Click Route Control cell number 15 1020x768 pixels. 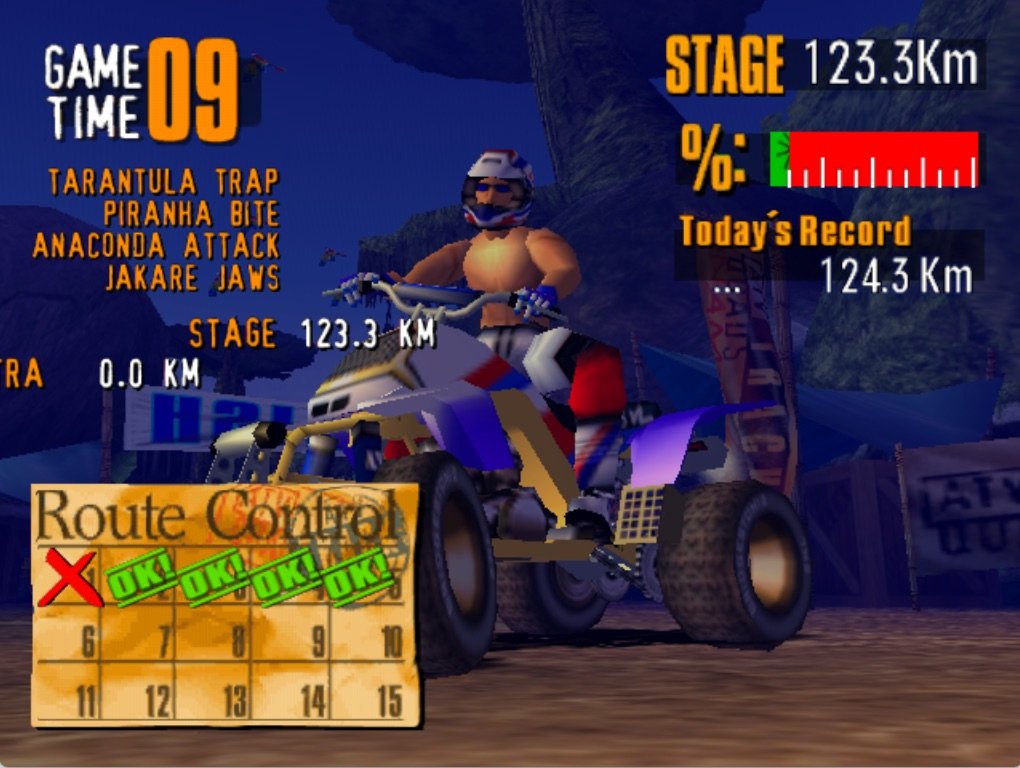point(368,692)
